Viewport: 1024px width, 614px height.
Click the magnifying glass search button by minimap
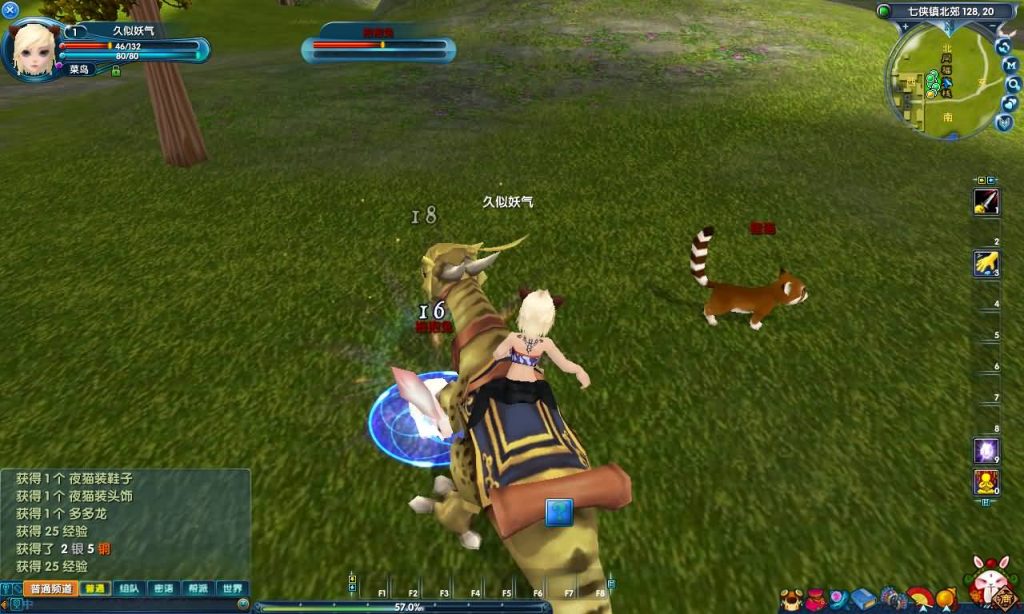click(1011, 82)
